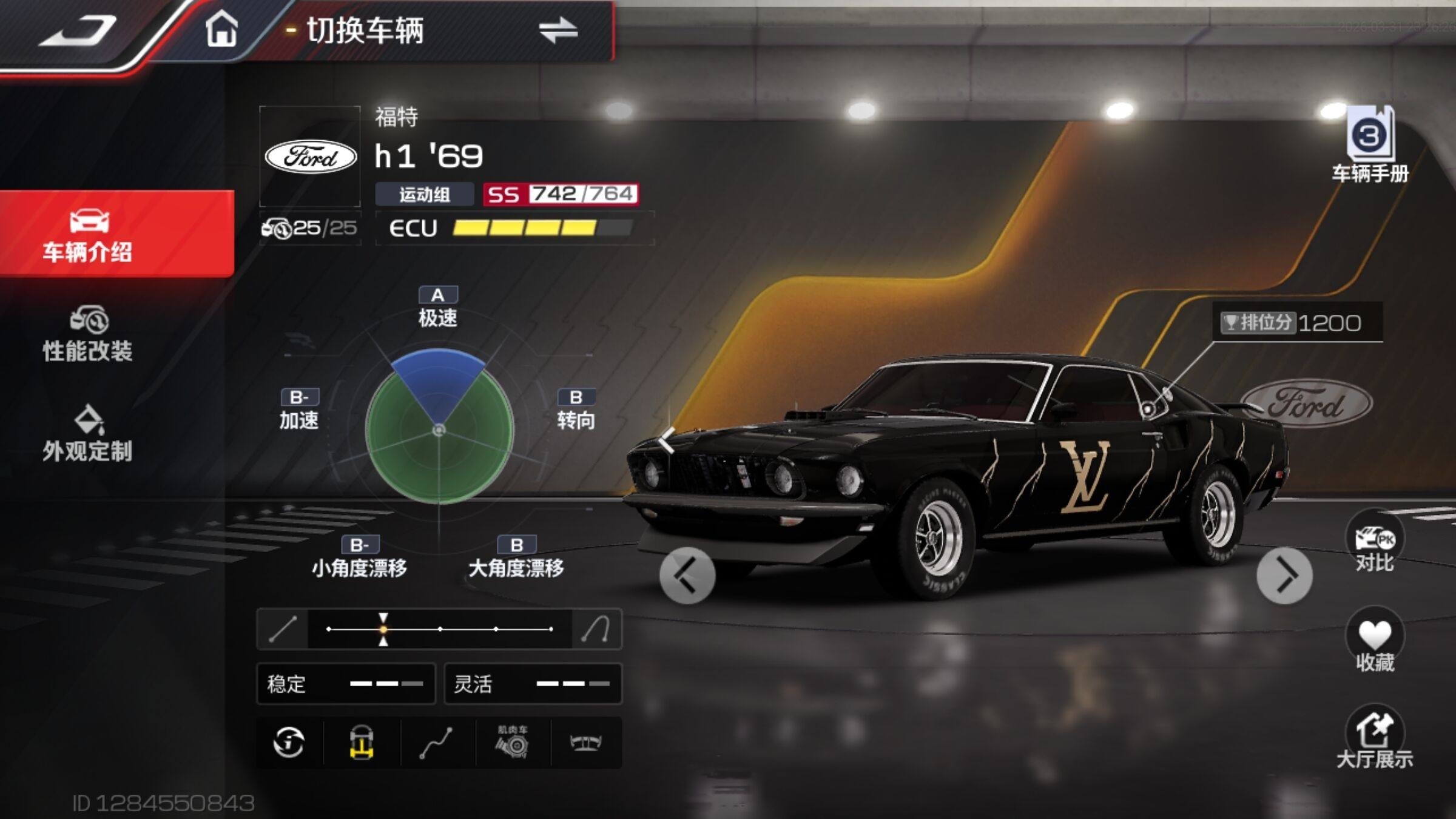
Task: Go back using the top-left arrow
Action: [x=78, y=30]
